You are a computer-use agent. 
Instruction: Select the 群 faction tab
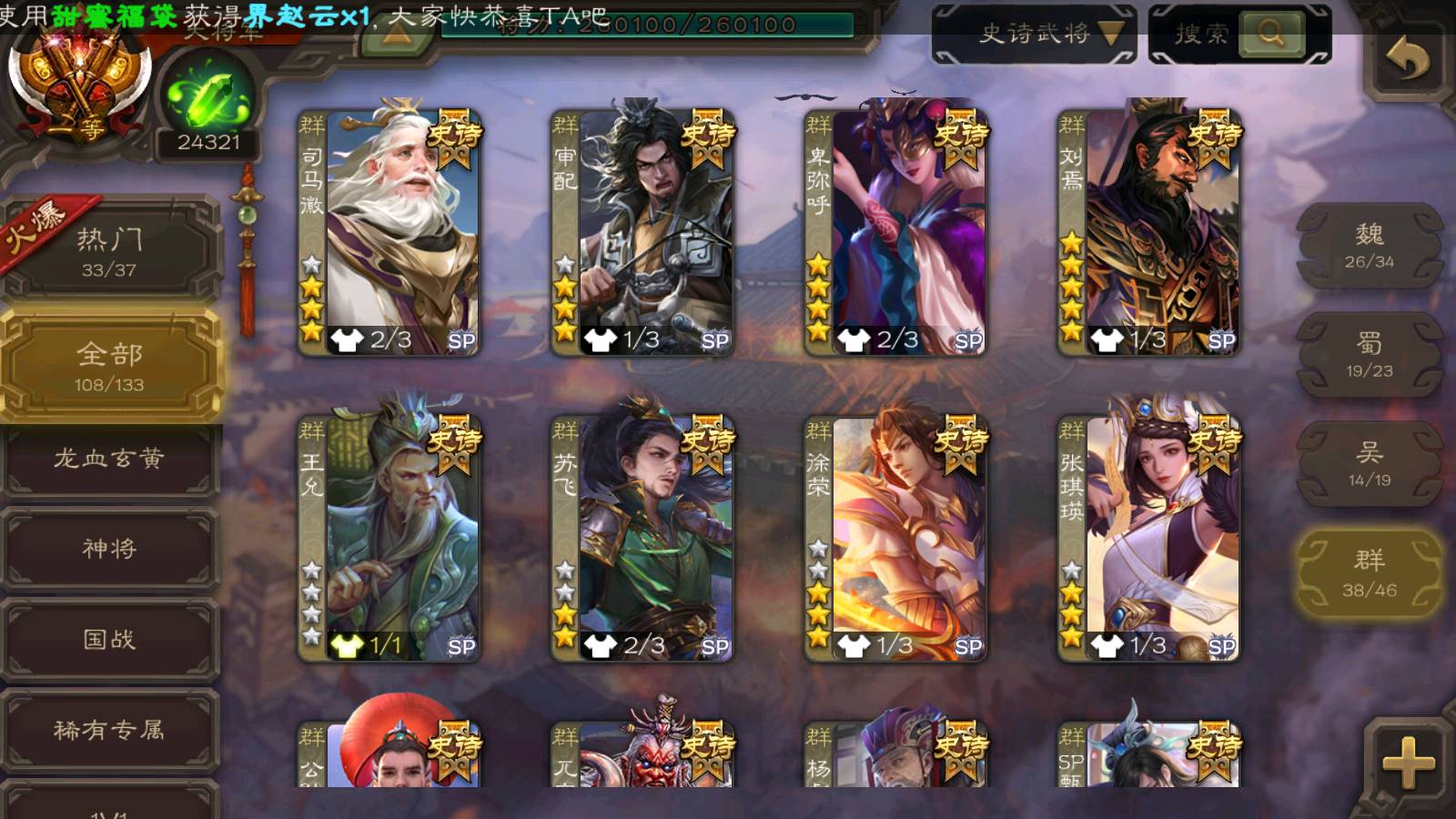pos(1370,573)
